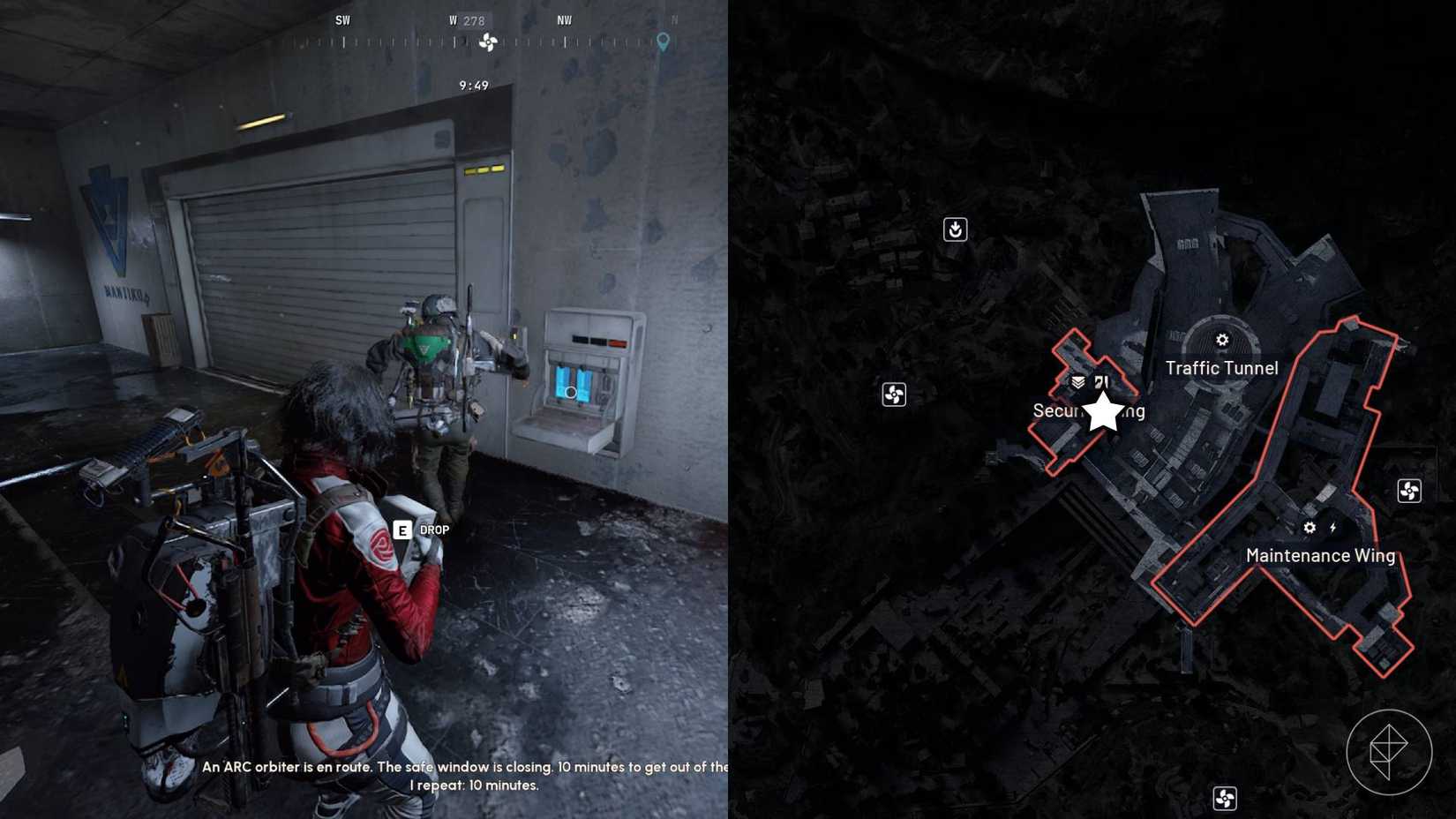Click the lightning bolt icon near Maintenance Wing
This screenshot has width=1456, height=819.
[x=1334, y=527]
